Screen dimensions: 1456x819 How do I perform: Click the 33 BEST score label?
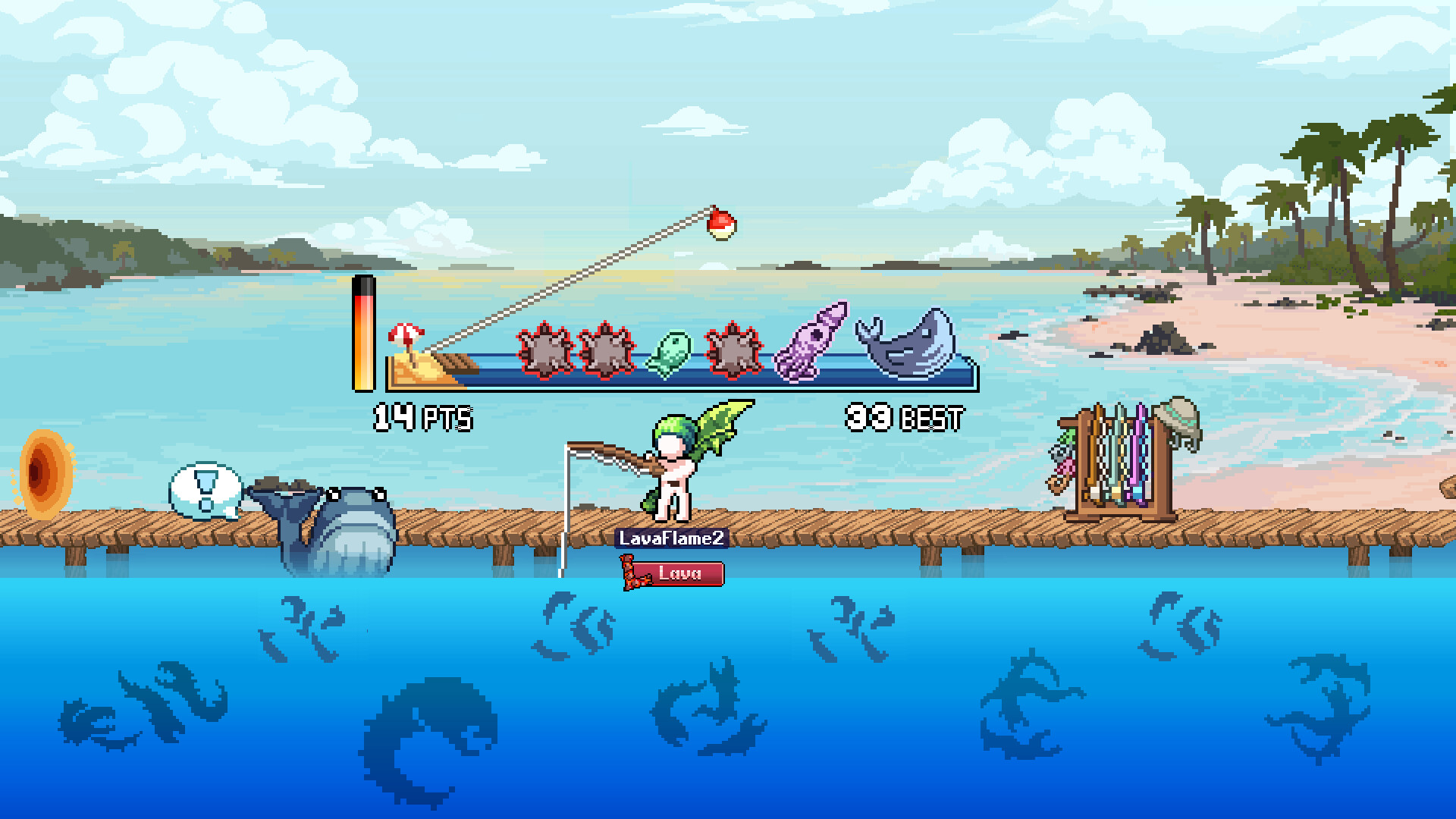point(905,417)
